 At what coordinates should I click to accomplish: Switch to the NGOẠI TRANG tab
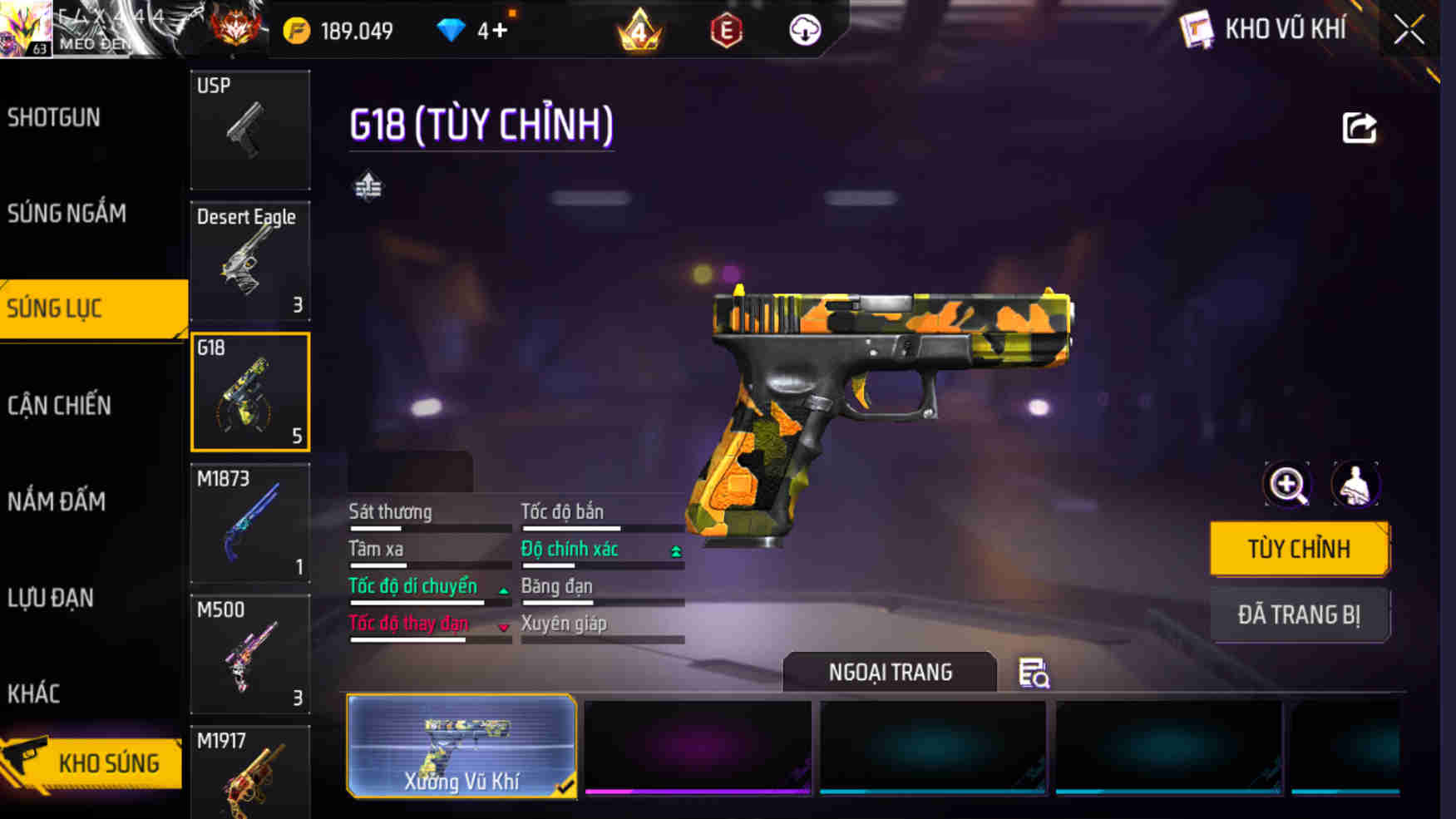coord(889,672)
